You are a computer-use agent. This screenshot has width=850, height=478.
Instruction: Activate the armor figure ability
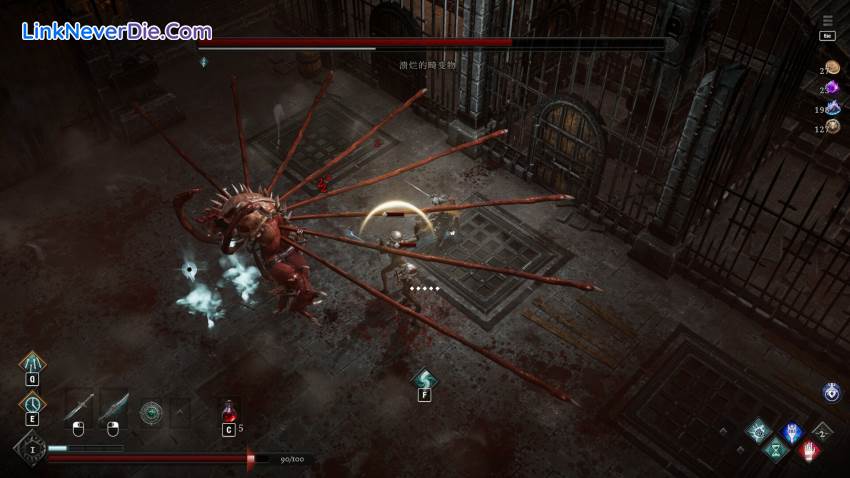point(31,362)
